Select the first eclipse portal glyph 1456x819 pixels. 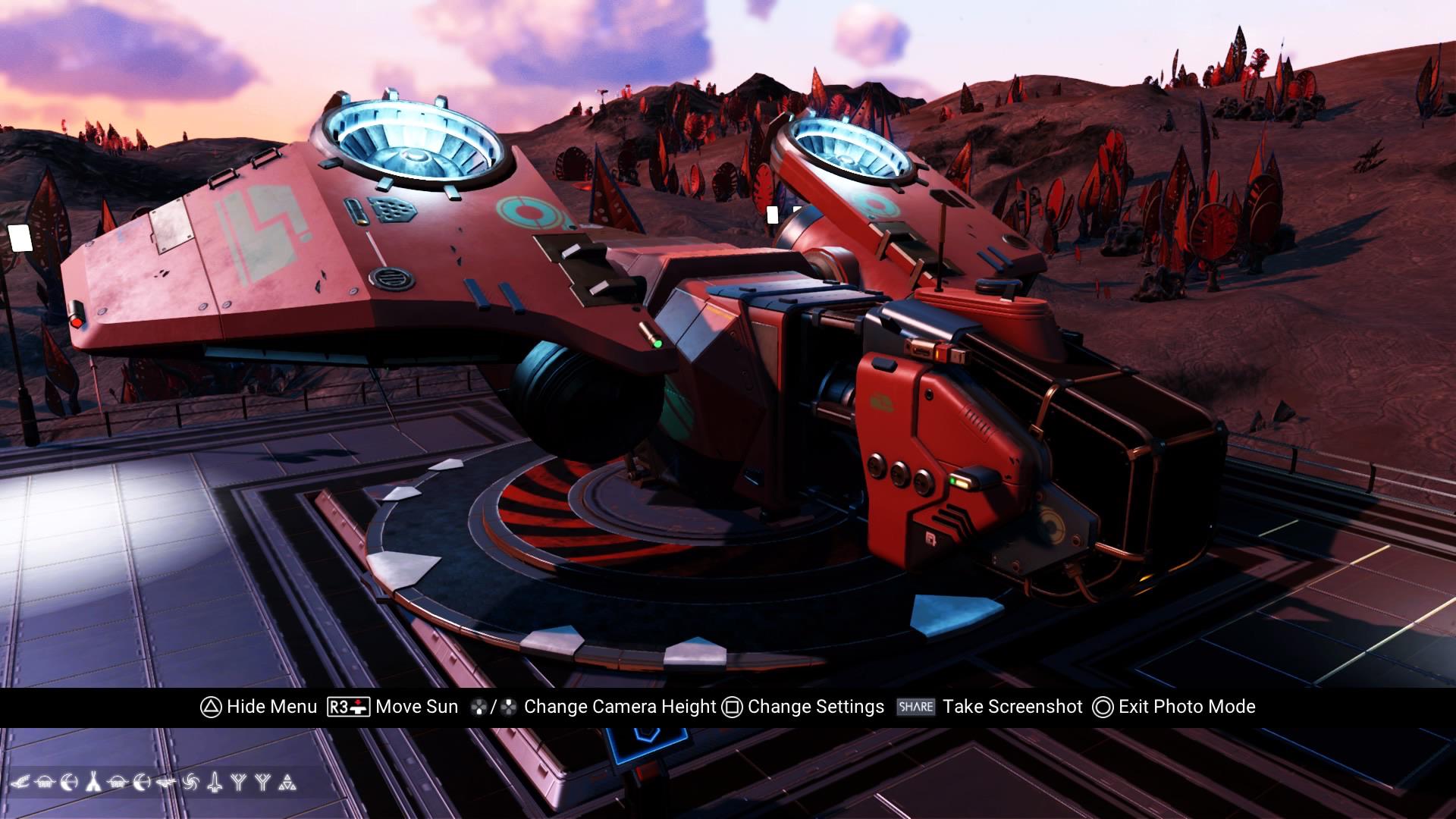[69, 782]
